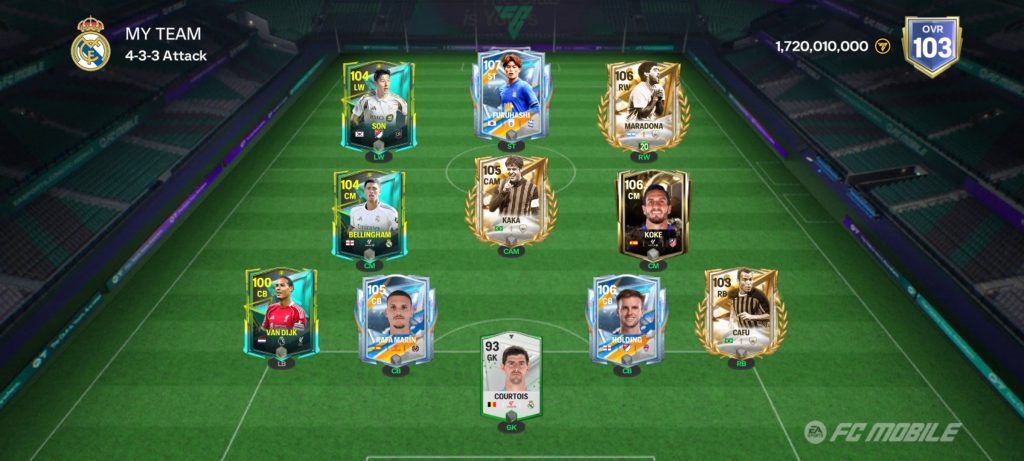The image size is (1024, 461).
Task: Select the Cafu RB card
Action: [x=741, y=311]
